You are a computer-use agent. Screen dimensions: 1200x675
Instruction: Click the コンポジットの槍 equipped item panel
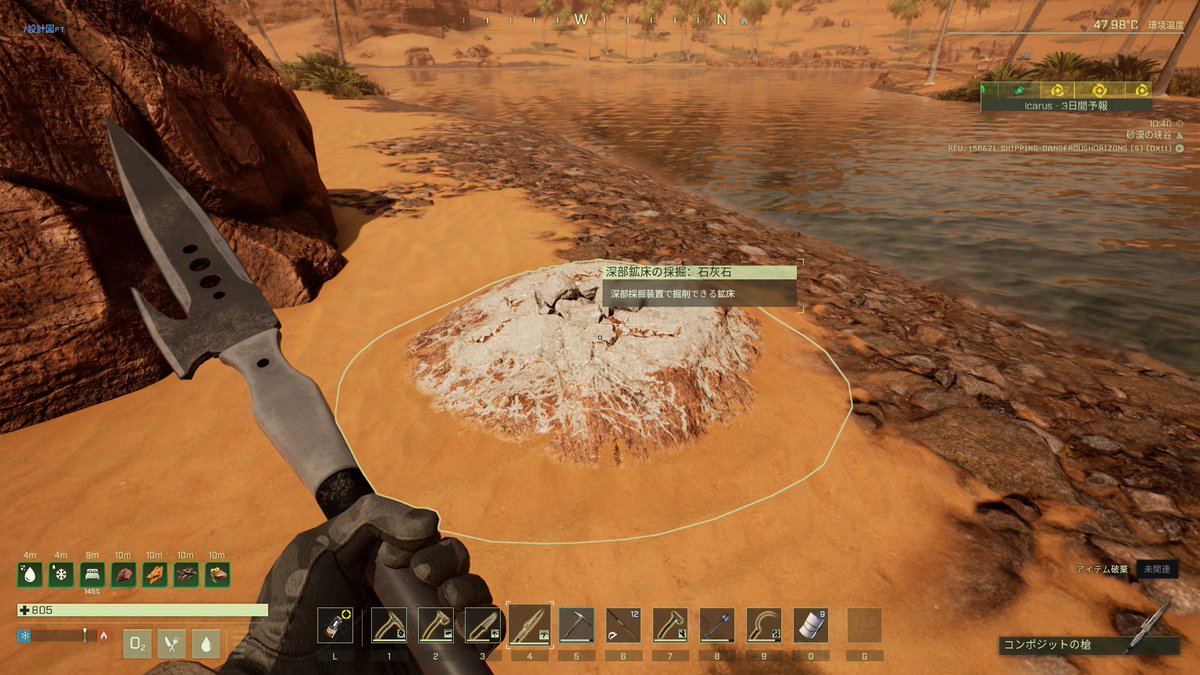click(x=1088, y=645)
